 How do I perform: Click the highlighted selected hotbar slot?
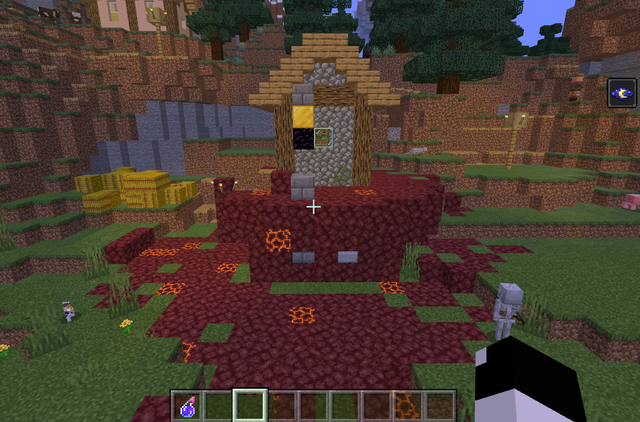[x=250, y=406]
